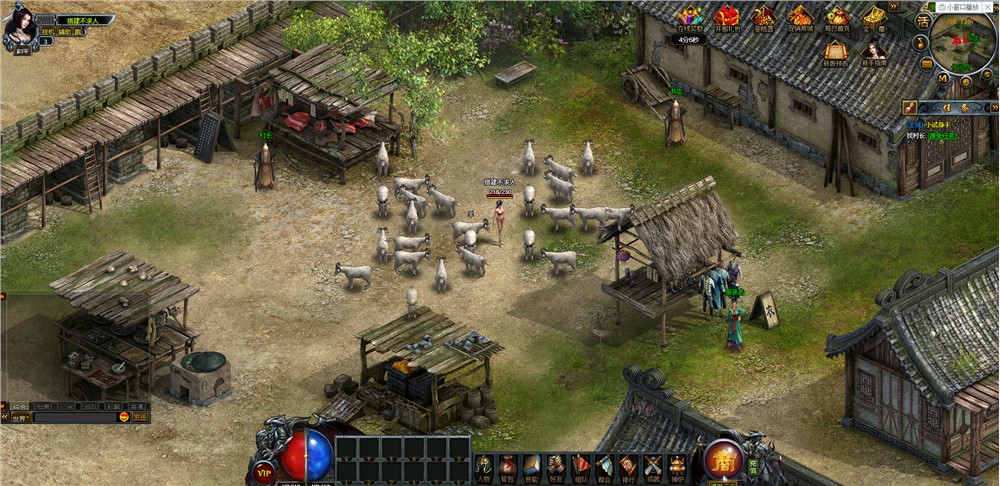Toggle auto-battle (挂机) under the player name

(x=46, y=31)
